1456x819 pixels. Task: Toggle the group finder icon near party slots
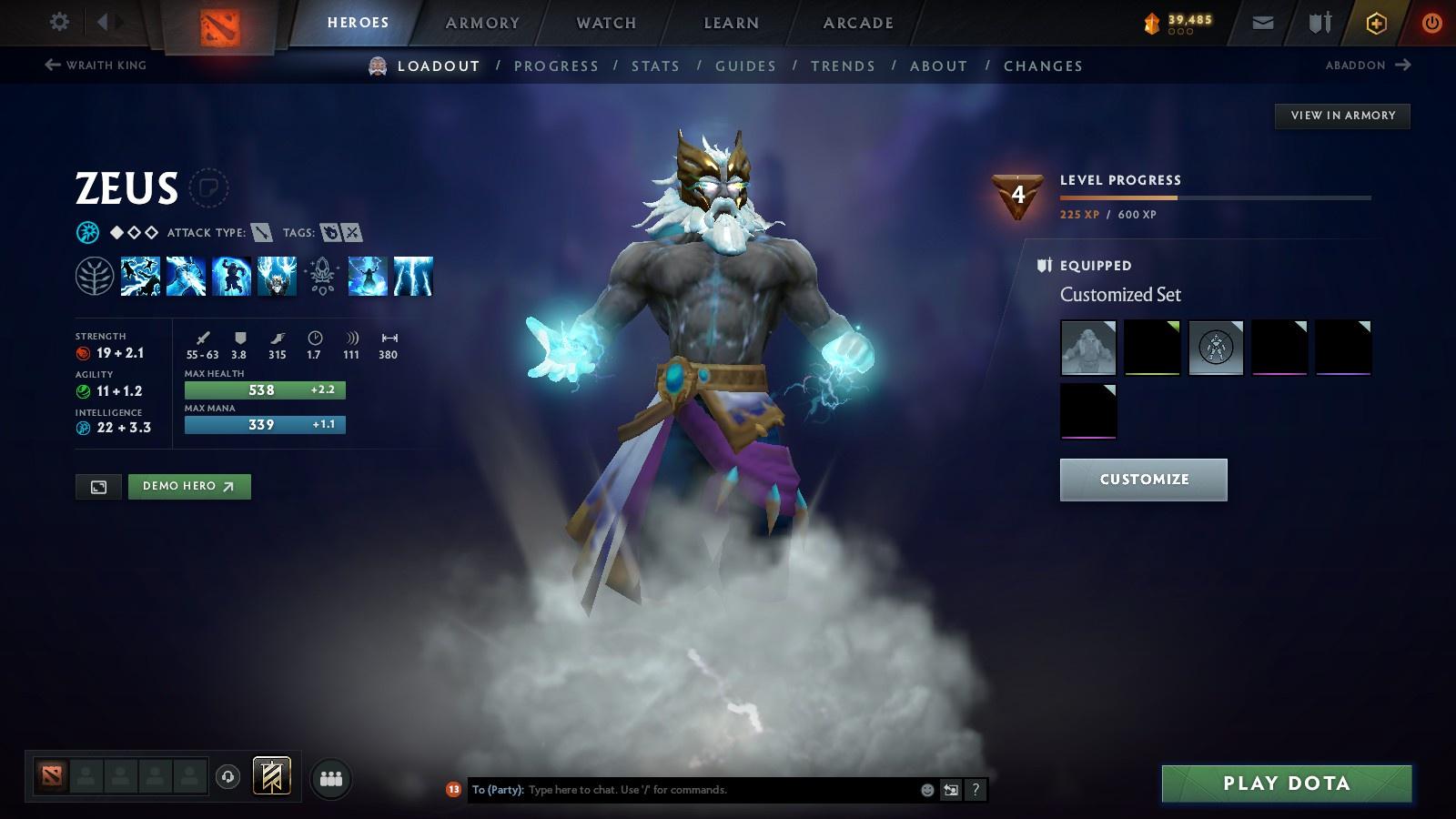coord(332,776)
